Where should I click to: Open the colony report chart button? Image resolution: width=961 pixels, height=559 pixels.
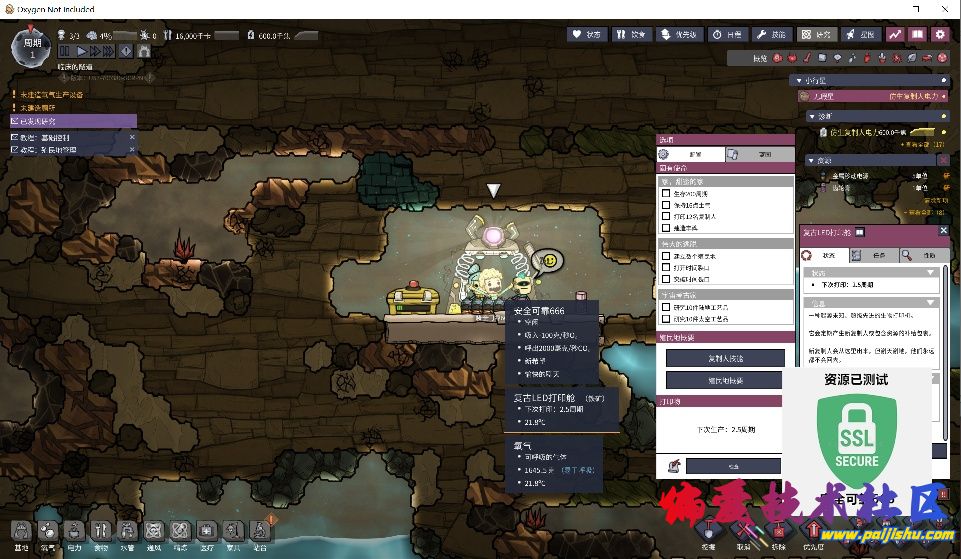[x=895, y=34]
